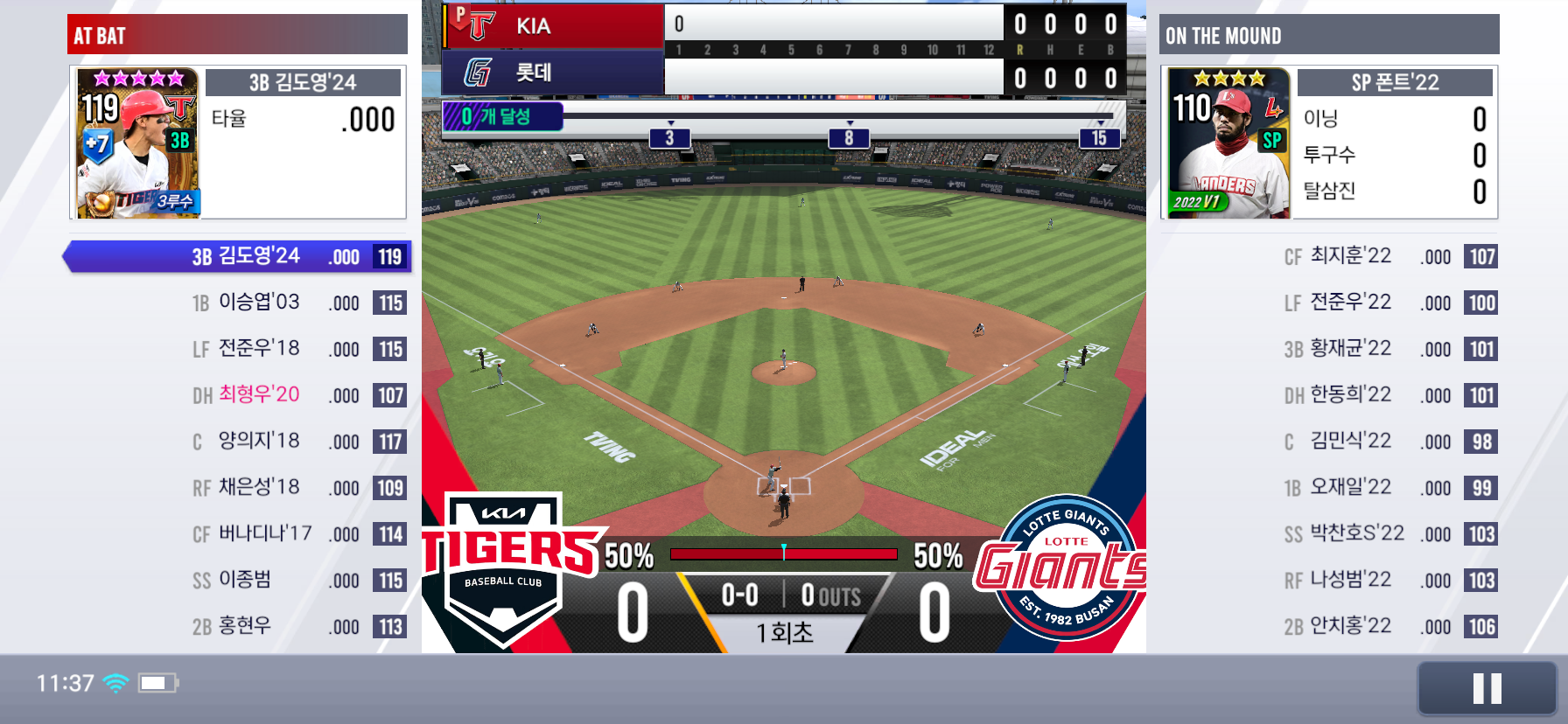Pause the game with the pause button
Image resolution: width=1568 pixels, height=724 pixels.
(x=1487, y=688)
